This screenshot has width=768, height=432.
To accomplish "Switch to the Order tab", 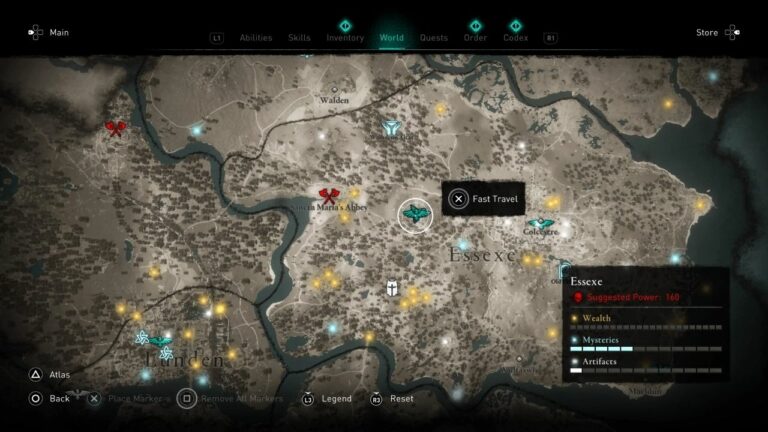I will [475, 38].
